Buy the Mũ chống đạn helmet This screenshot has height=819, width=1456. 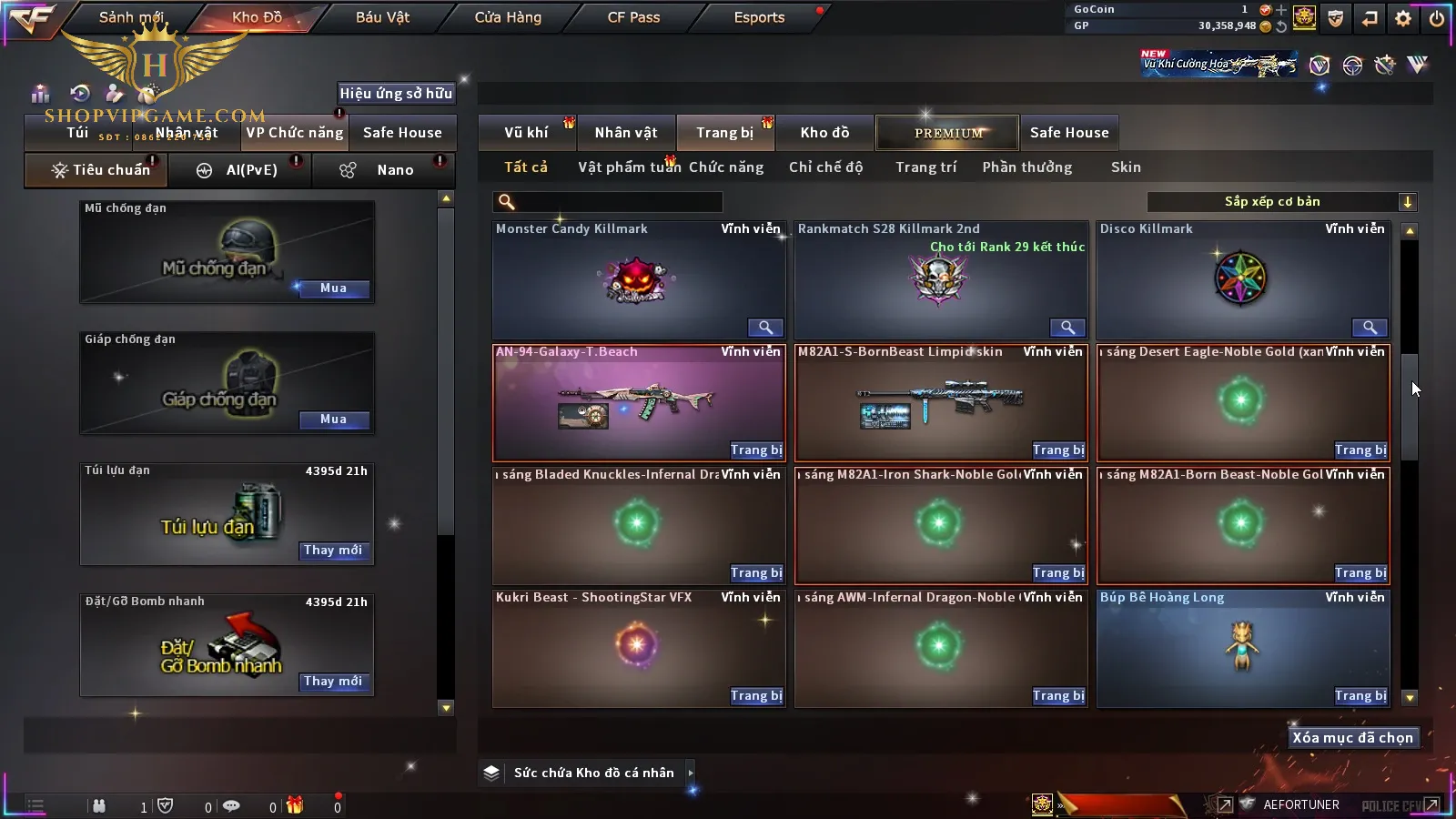tap(333, 288)
